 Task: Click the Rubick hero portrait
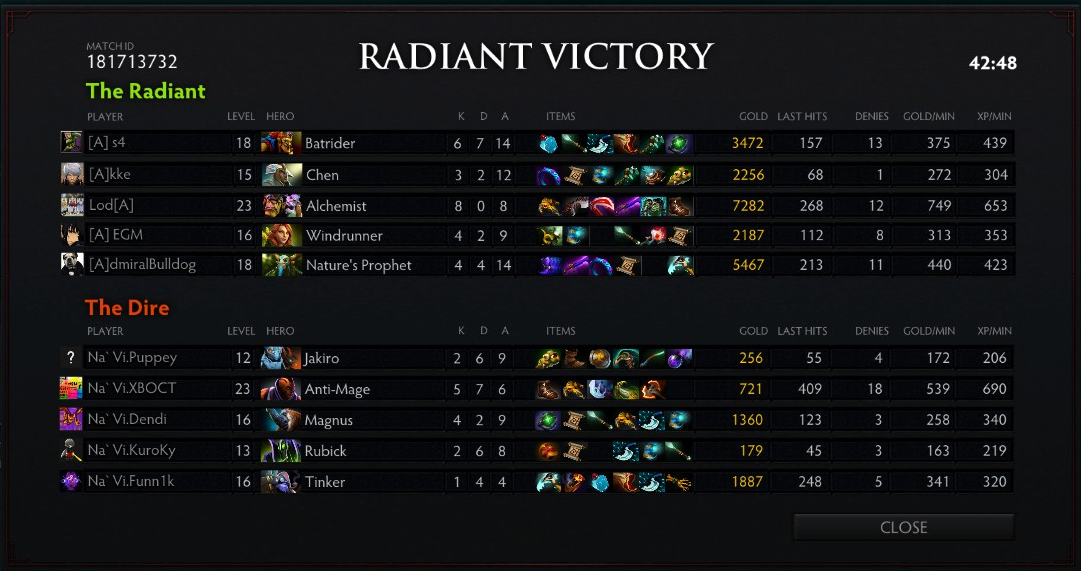point(281,451)
